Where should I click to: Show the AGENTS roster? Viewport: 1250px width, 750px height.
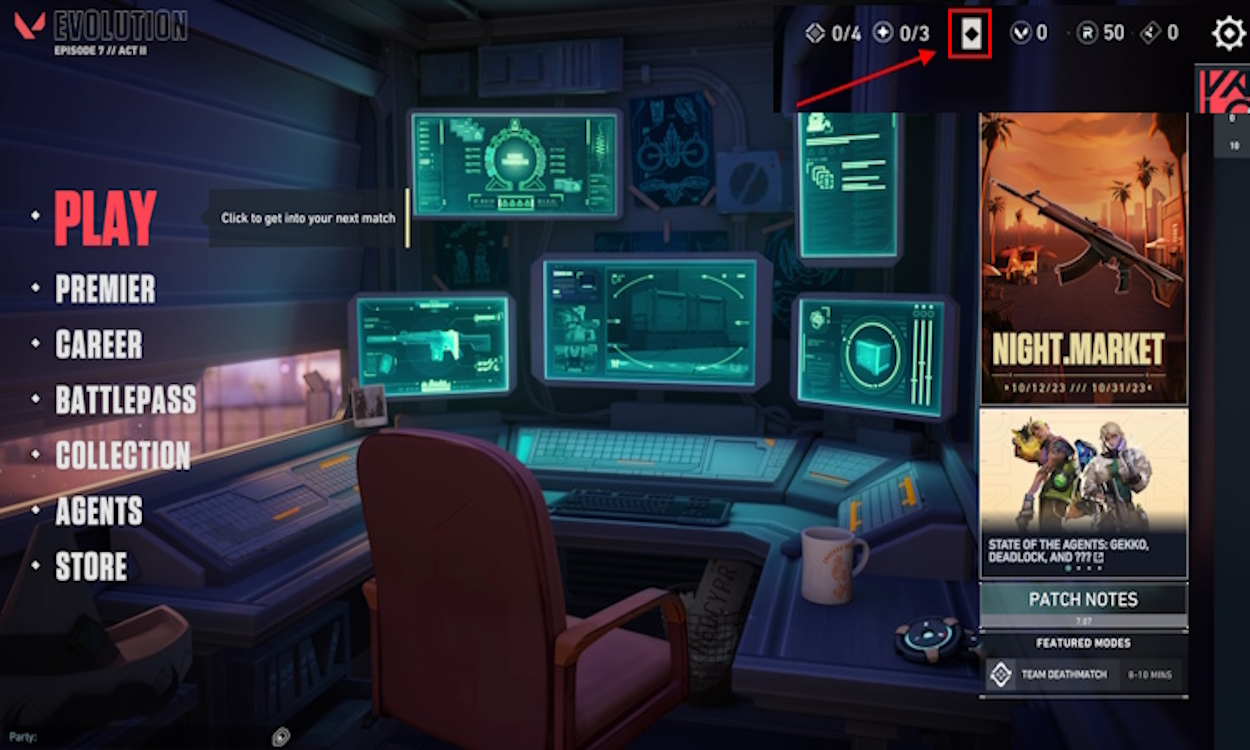pyautogui.click(x=98, y=512)
